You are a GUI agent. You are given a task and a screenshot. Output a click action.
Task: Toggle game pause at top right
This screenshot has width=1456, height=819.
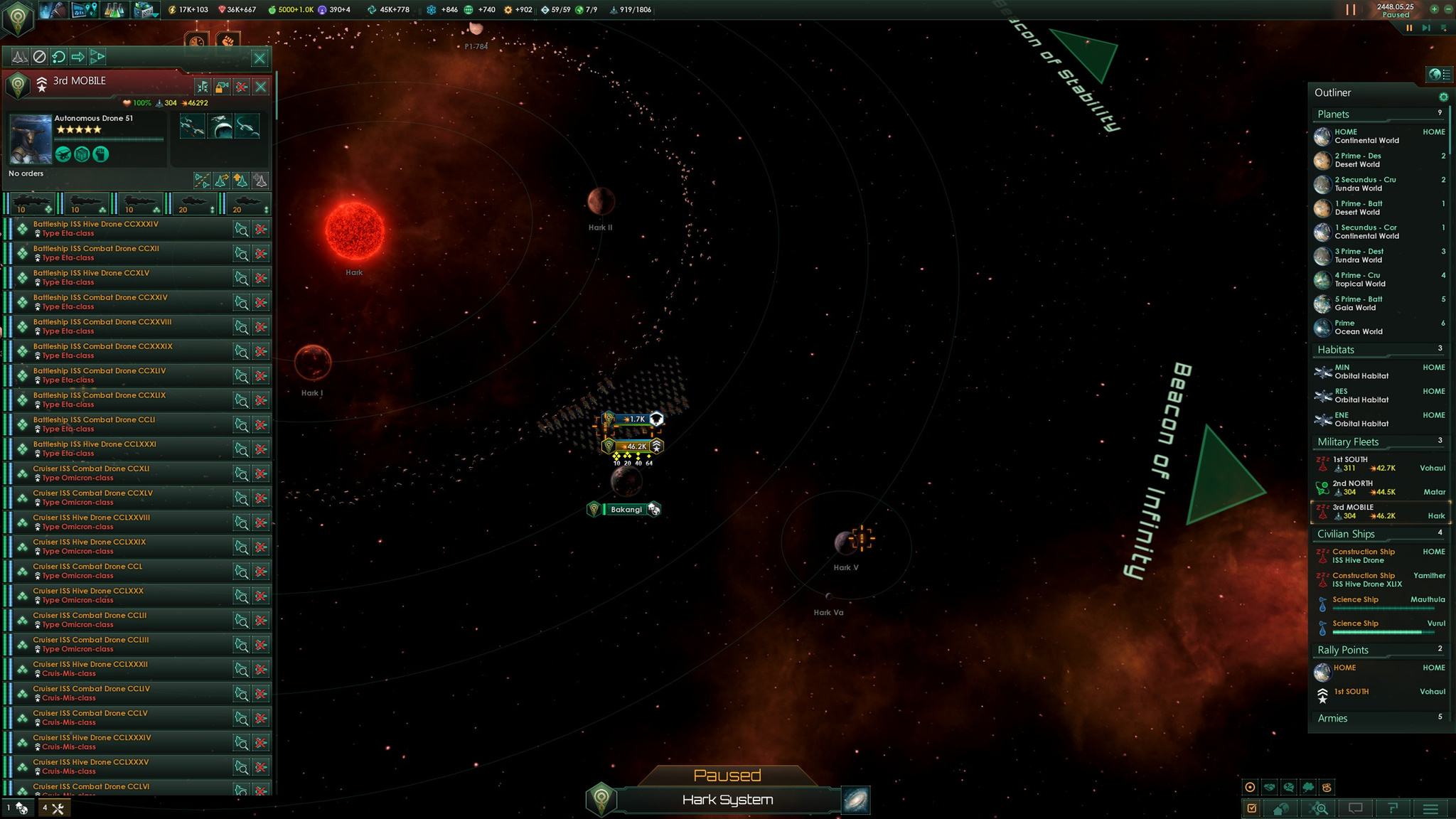point(1351,10)
